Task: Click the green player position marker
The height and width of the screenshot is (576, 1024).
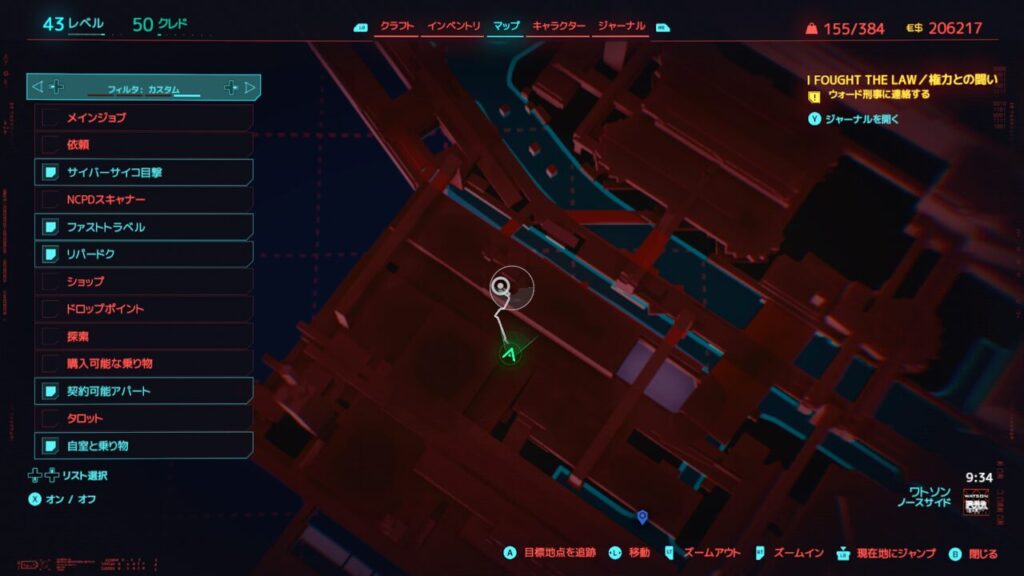Action: (510, 354)
